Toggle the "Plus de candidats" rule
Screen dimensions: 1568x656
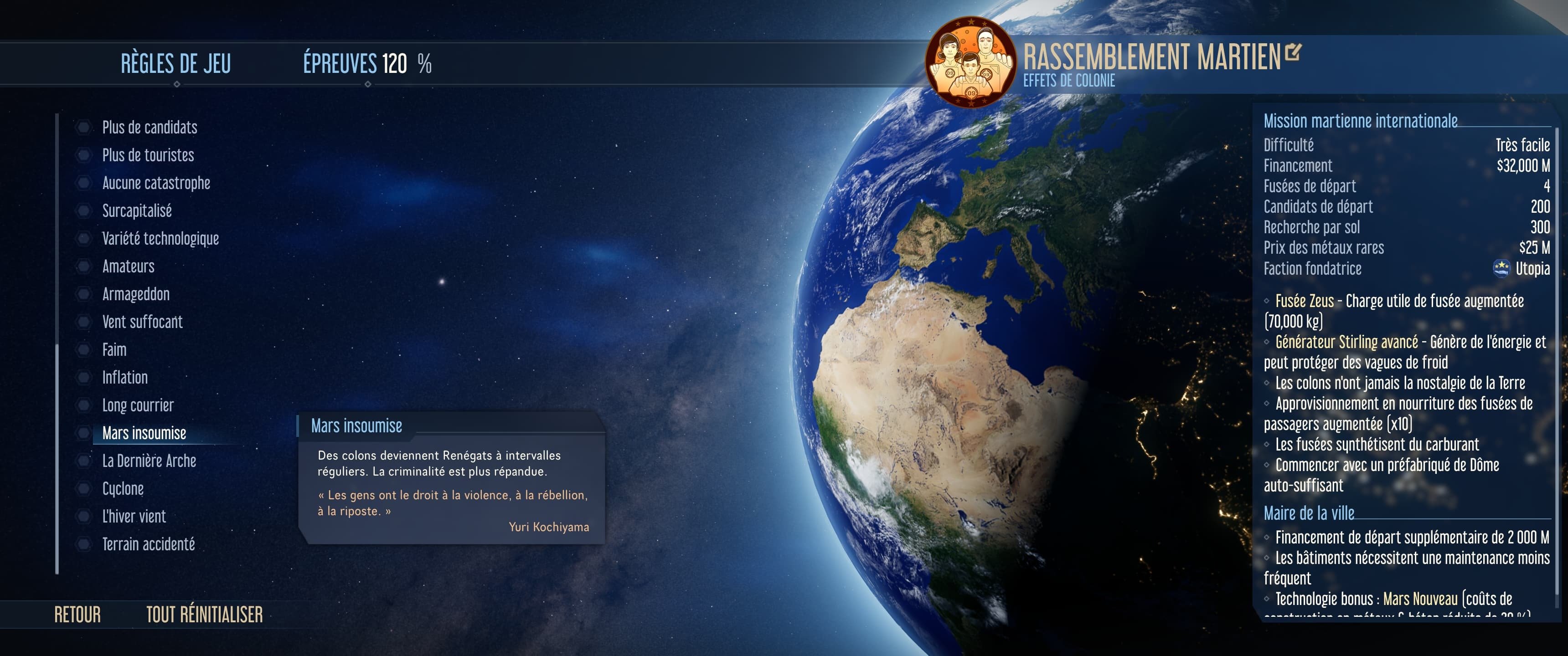(x=149, y=127)
